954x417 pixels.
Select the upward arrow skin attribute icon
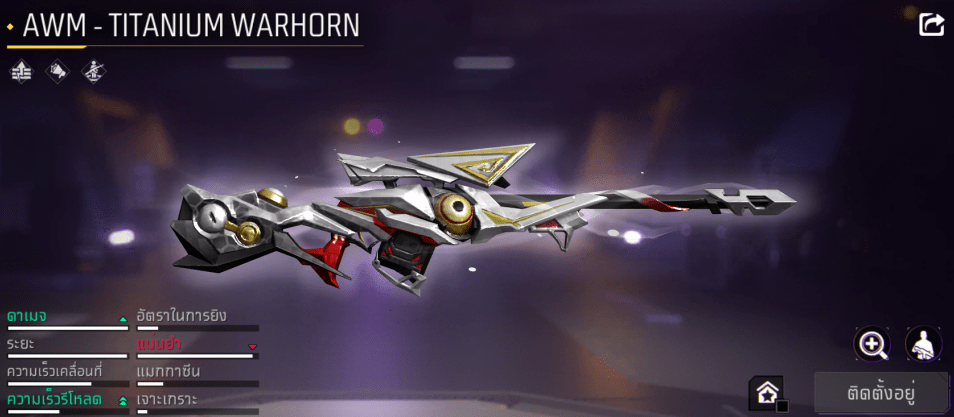(22, 71)
